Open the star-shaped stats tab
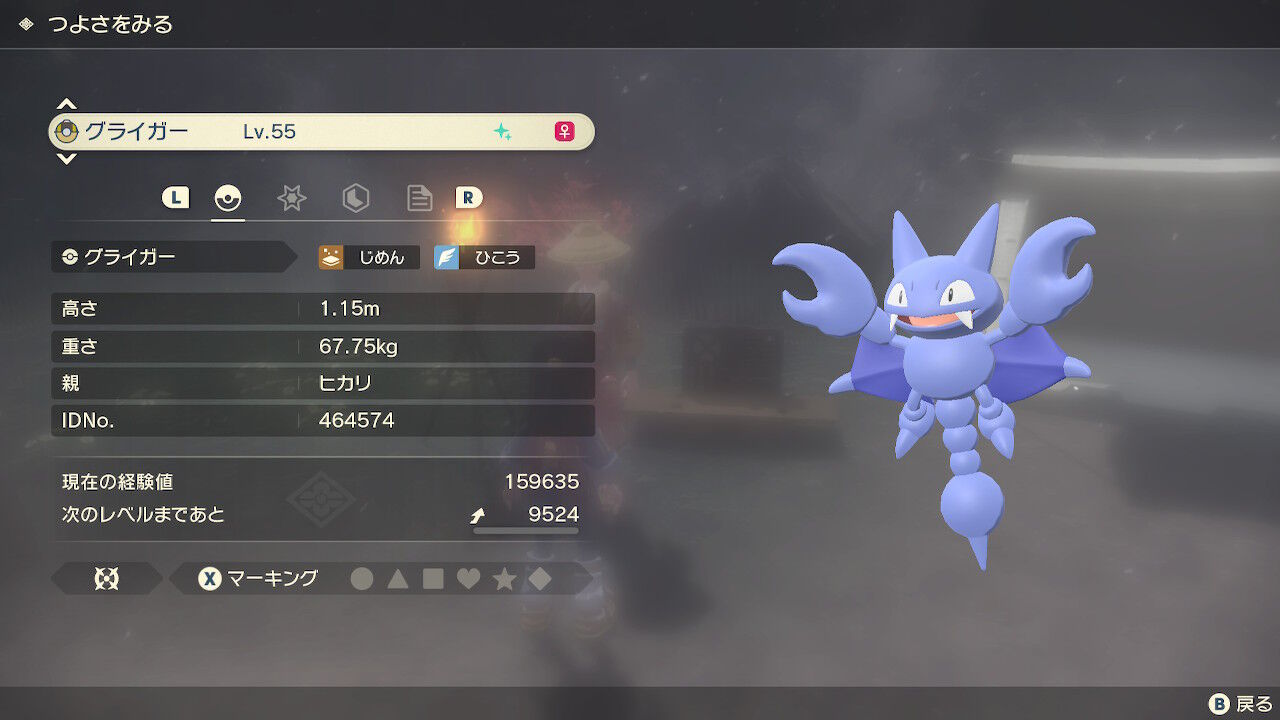 292,198
